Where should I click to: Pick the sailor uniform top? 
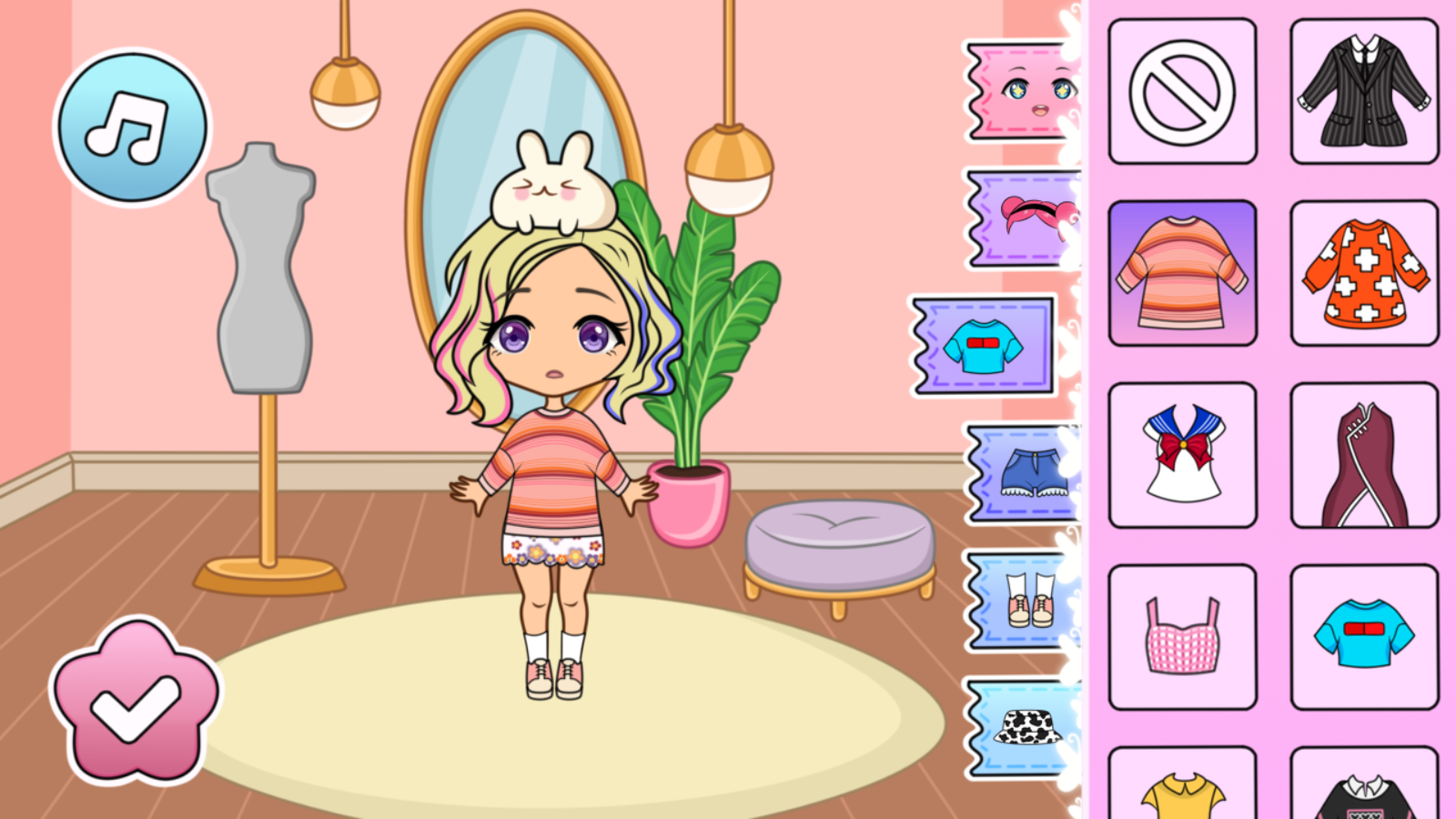click(x=1181, y=453)
